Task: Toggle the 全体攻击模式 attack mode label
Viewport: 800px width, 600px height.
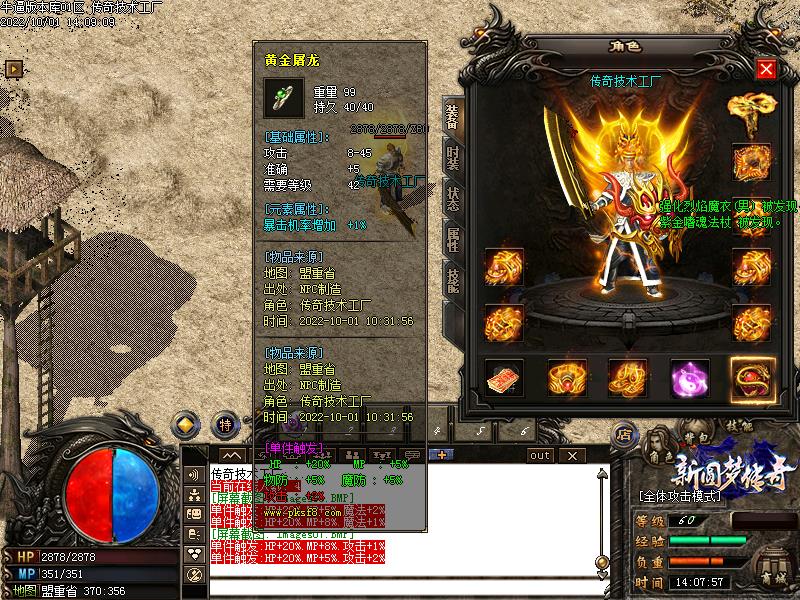Action: pos(686,496)
